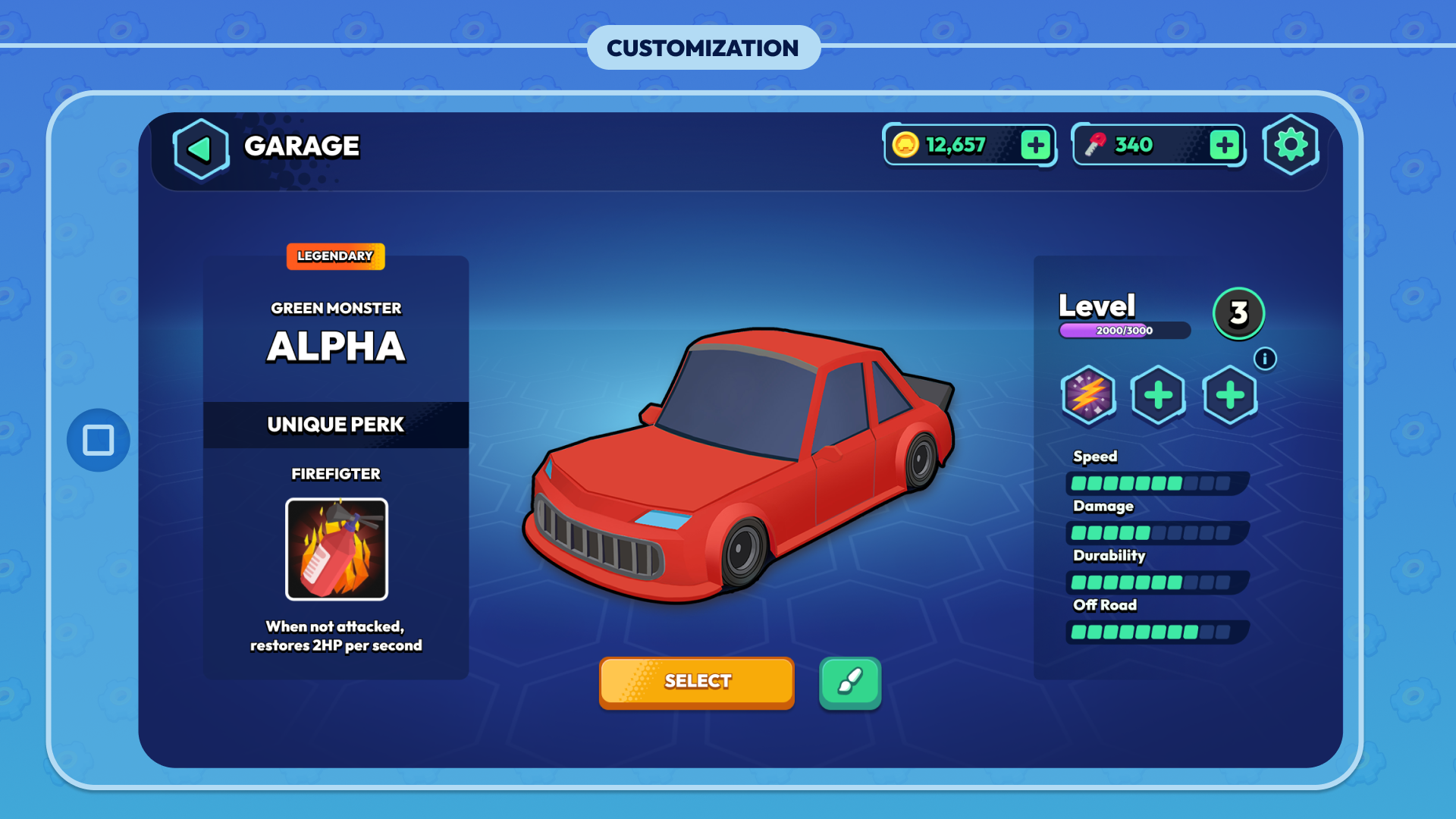Tap the round square button on tablet frame

pyautogui.click(x=99, y=440)
